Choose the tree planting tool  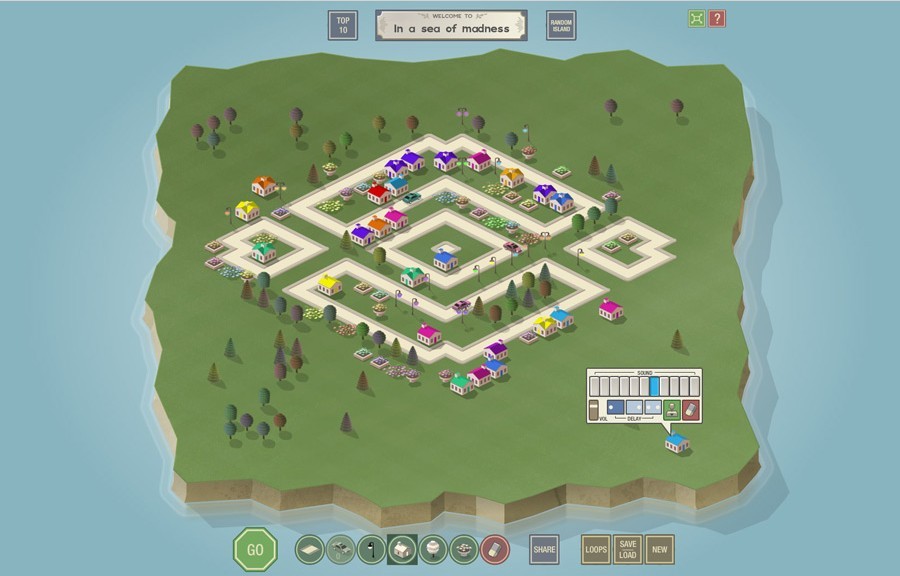pyautogui.click(x=433, y=549)
